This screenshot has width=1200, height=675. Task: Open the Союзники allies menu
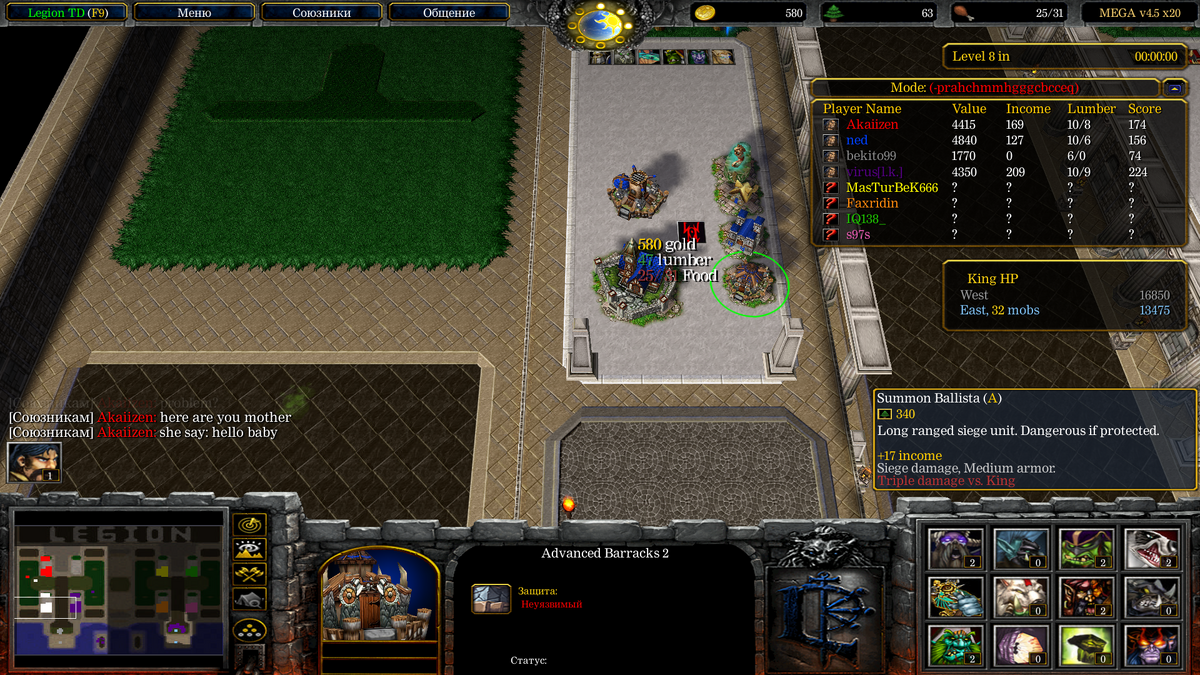[321, 13]
